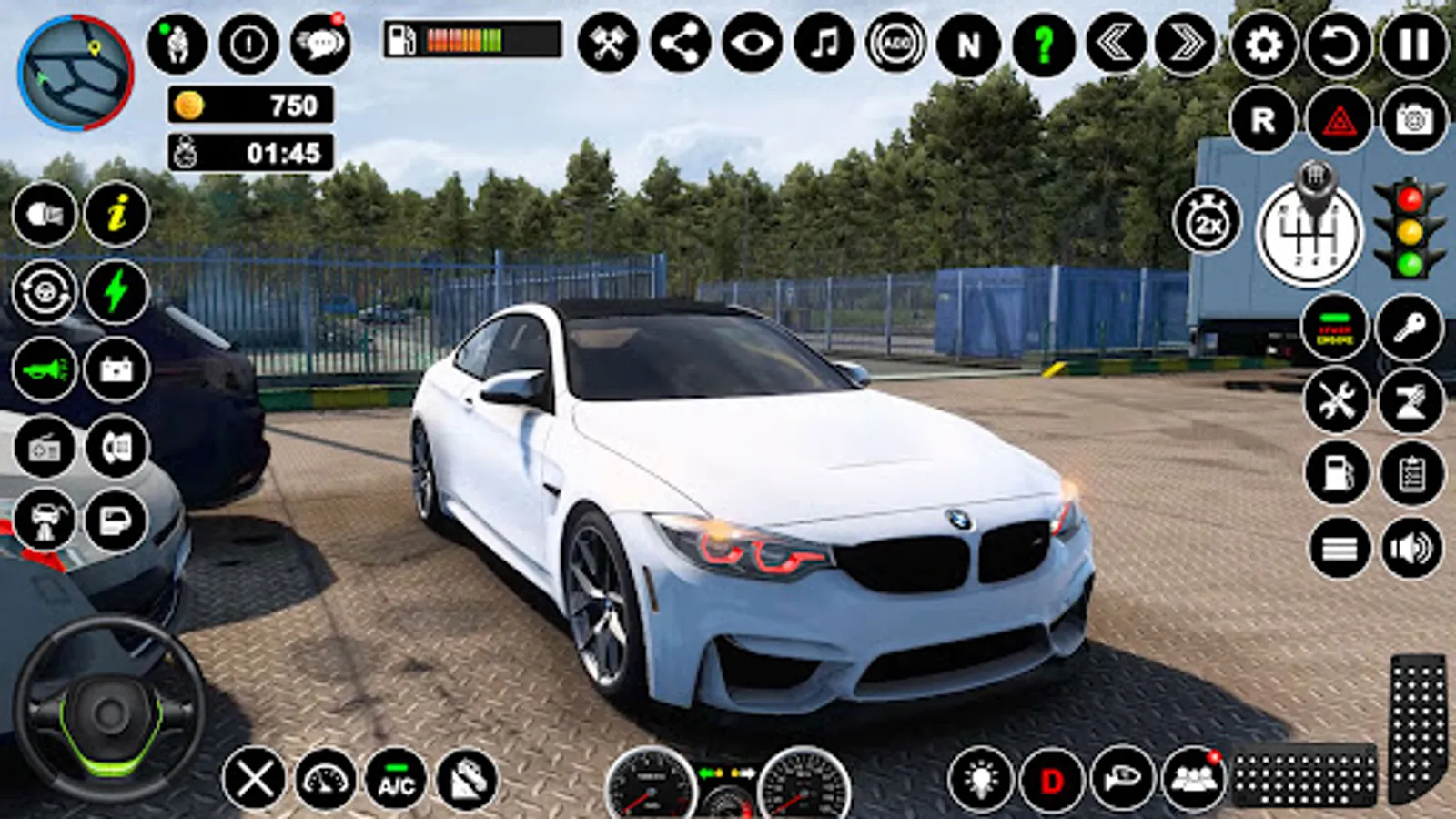
Task: Toggle the eye camera view
Action: (x=752, y=44)
